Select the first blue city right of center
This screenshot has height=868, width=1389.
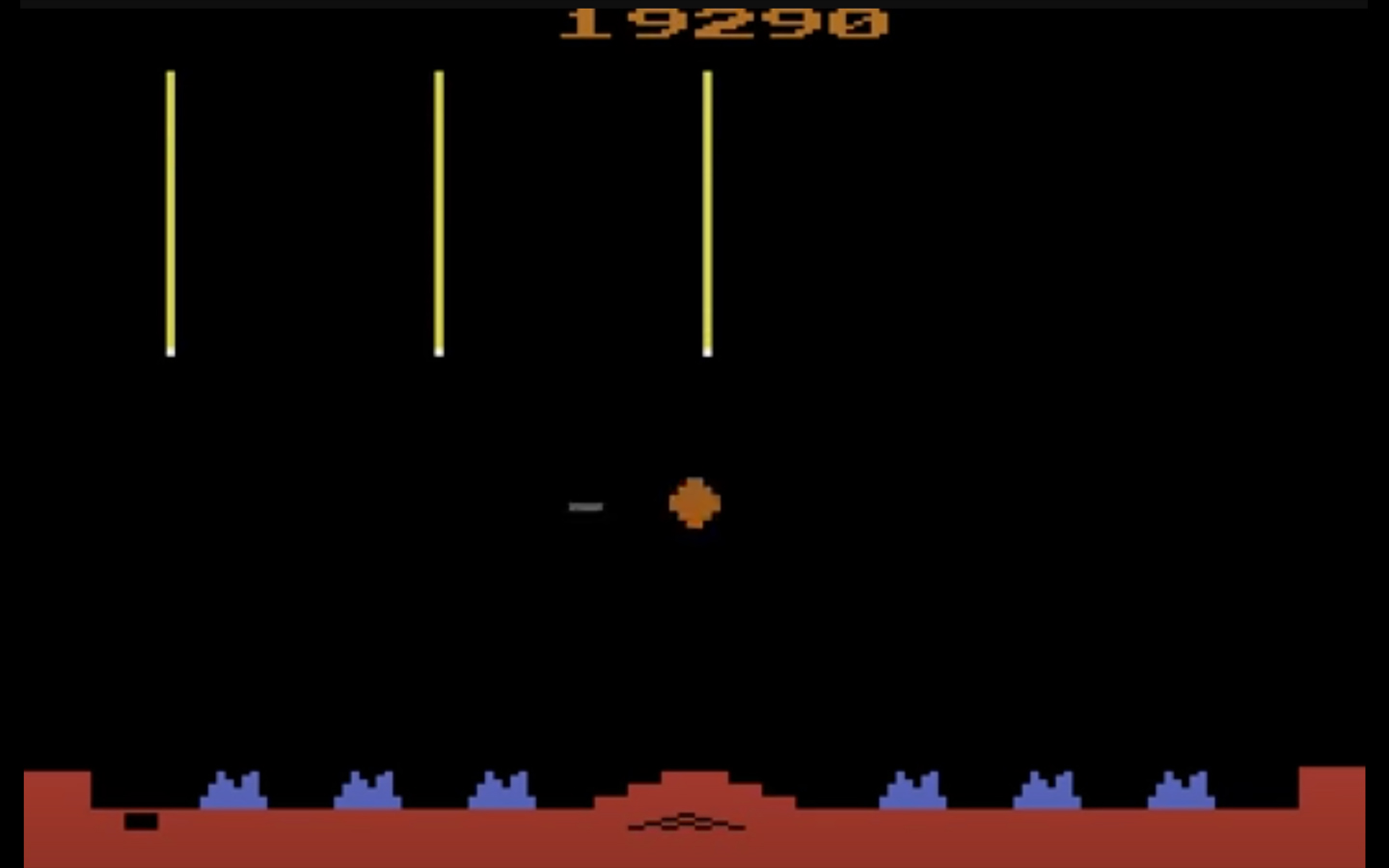tap(914, 789)
